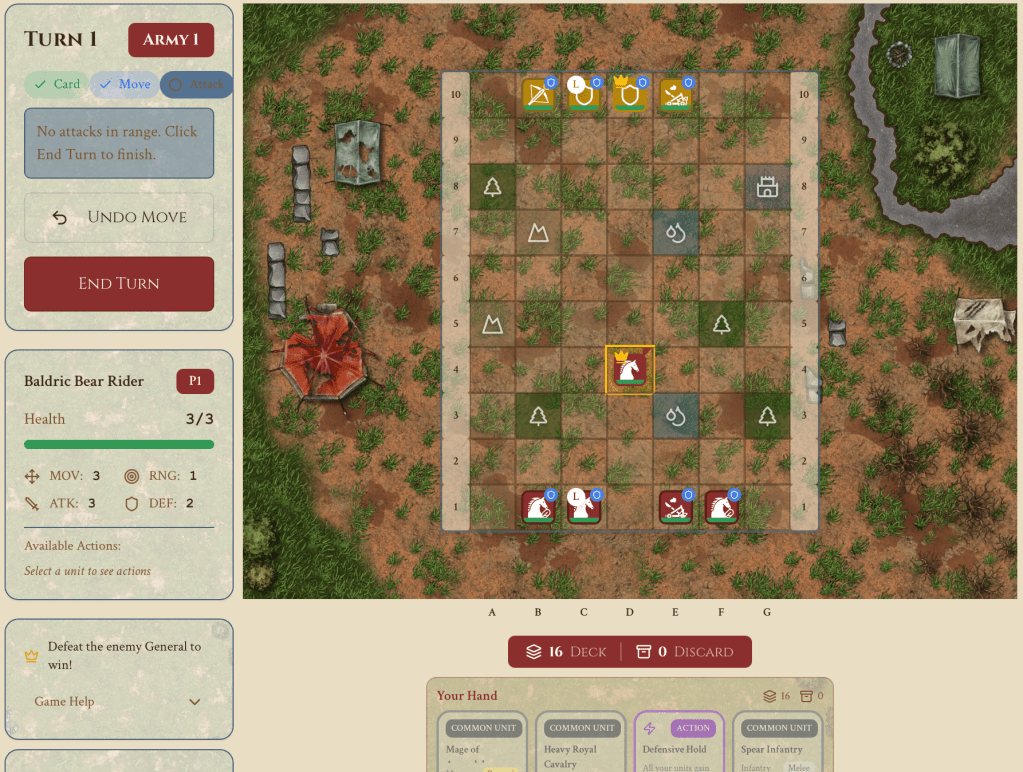Click the Attack phase step indicator

[x=197, y=85]
